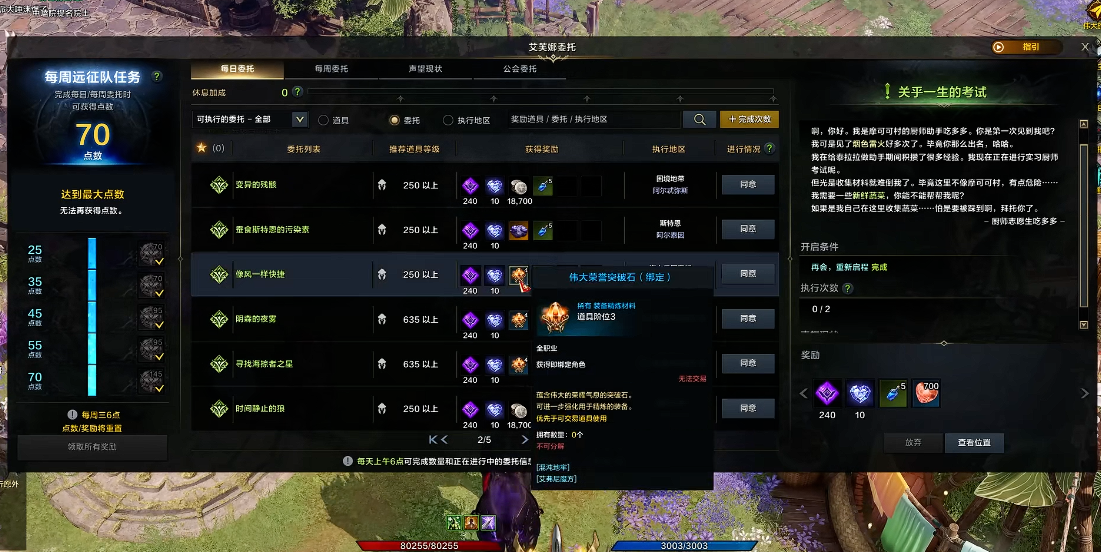Accept the 蚕食斯特恩的污染素 commission
Screen dimensions: 1101x552
click(x=748, y=229)
